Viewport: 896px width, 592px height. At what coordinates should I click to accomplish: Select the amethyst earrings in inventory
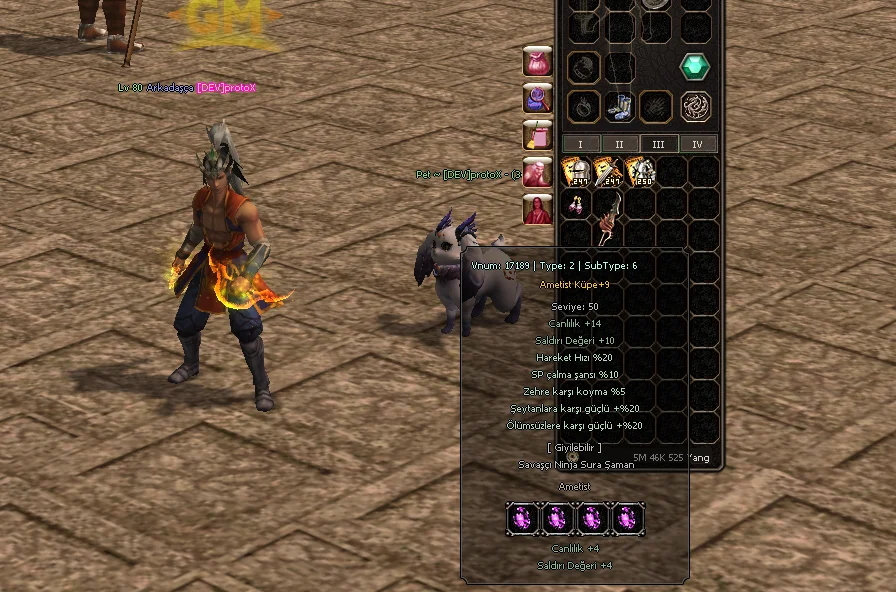[576, 204]
